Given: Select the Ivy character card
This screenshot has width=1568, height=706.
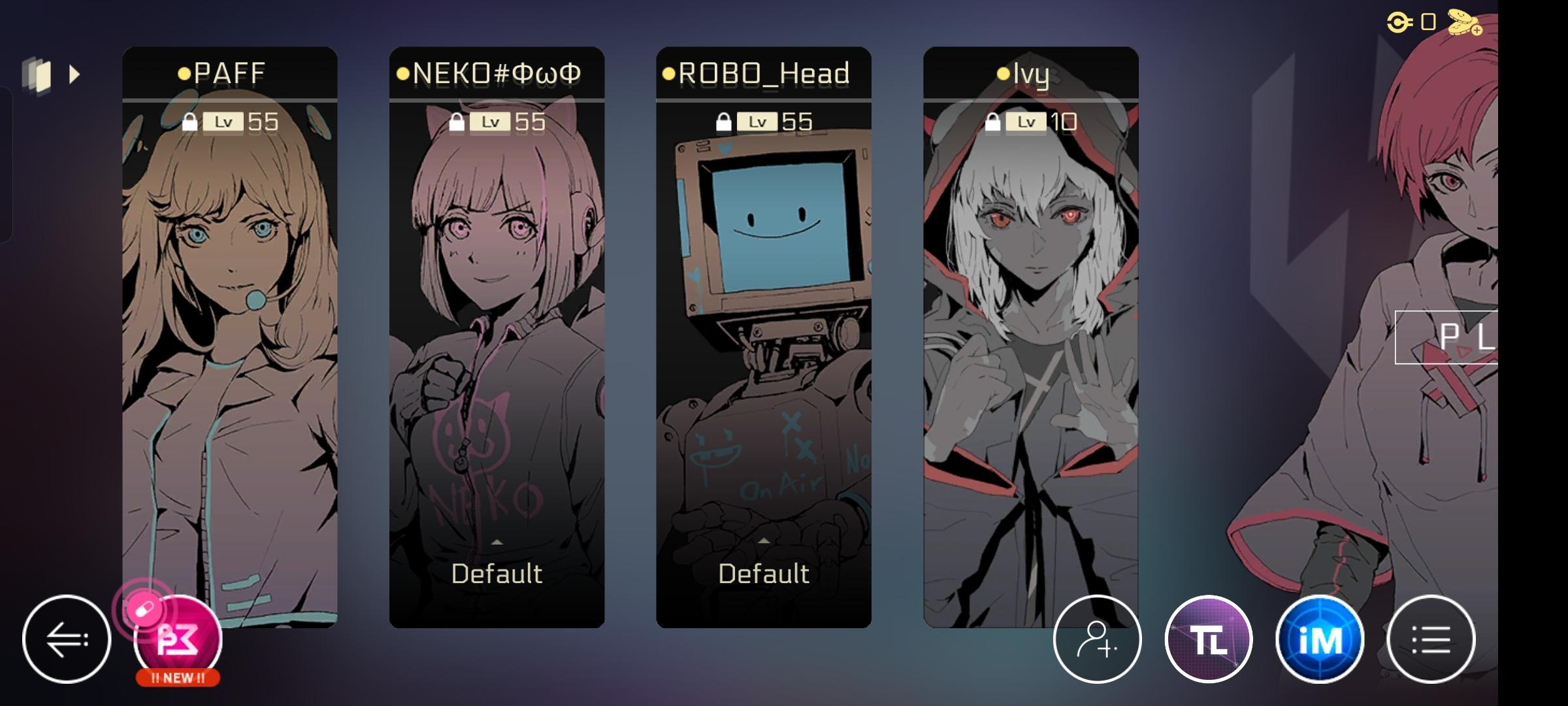Looking at the screenshot, I should 1031,327.
